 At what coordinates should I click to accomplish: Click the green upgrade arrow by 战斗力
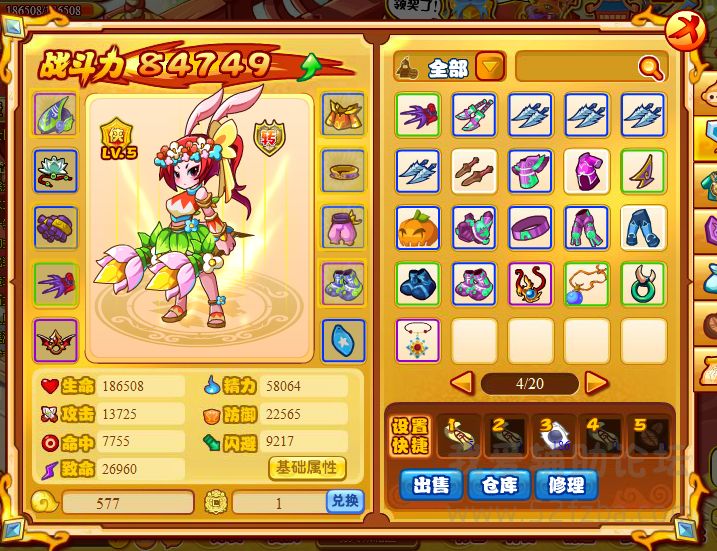[311, 66]
